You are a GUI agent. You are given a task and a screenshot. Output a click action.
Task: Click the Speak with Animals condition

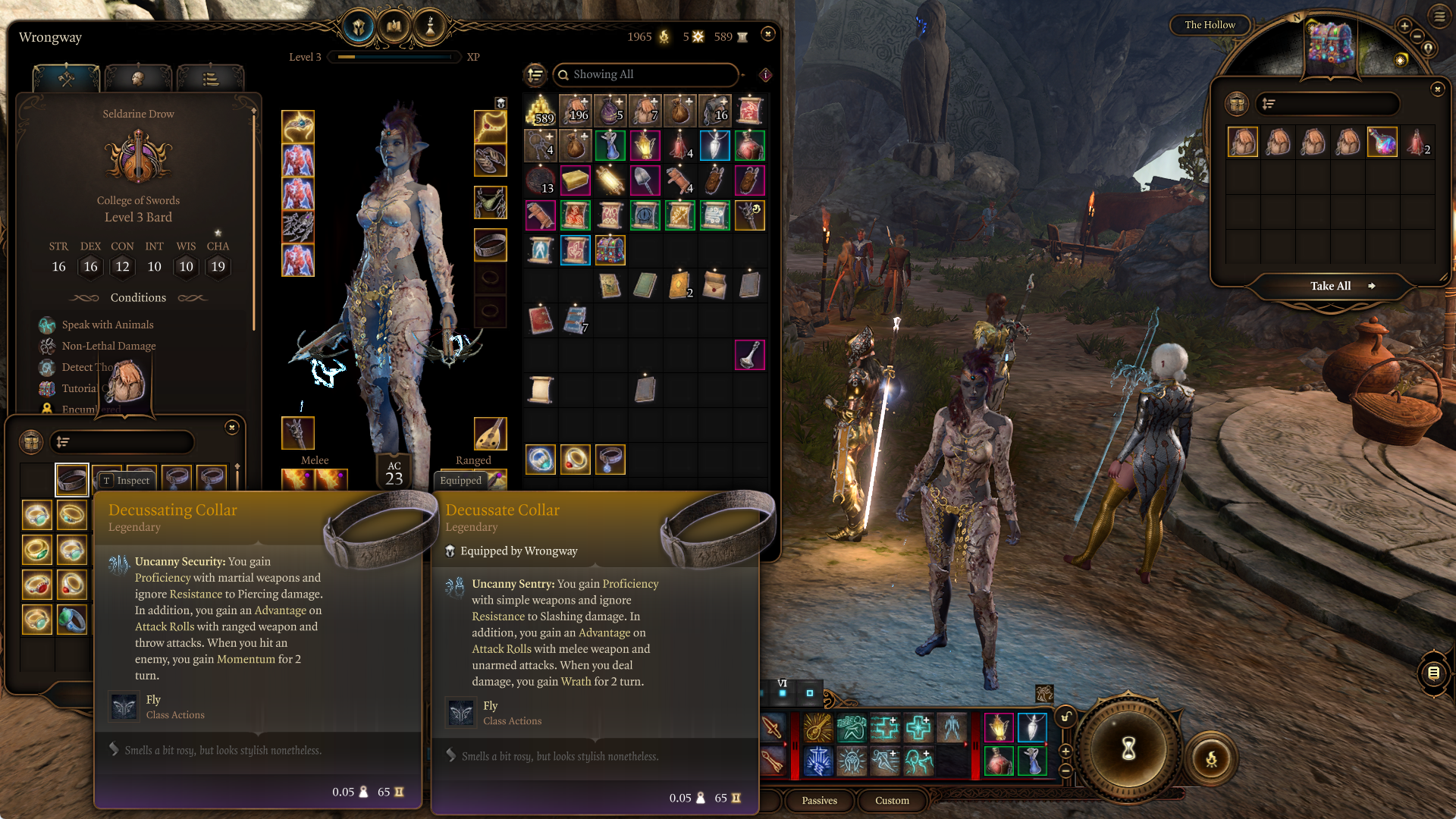(x=108, y=325)
